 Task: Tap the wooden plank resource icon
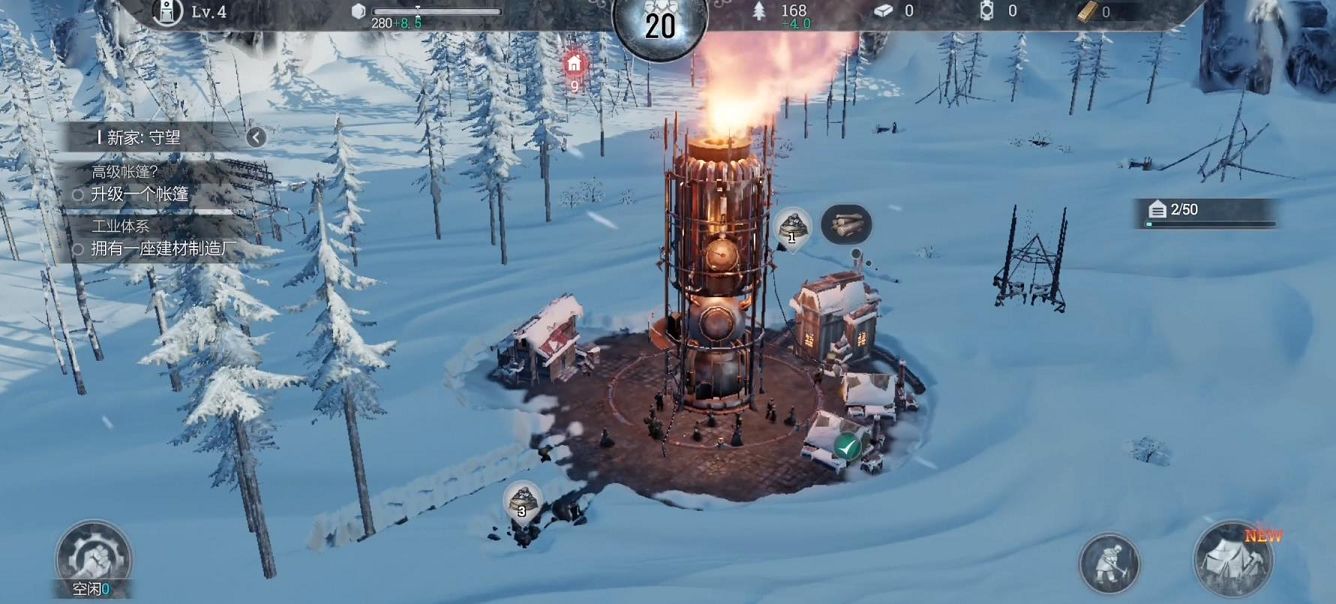(x=1088, y=11)
